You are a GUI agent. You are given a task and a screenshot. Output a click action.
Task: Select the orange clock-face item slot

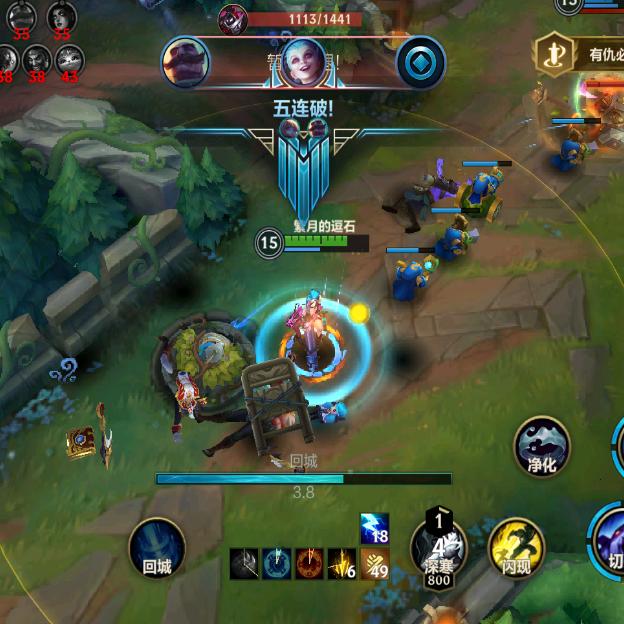tap(310, 564)
